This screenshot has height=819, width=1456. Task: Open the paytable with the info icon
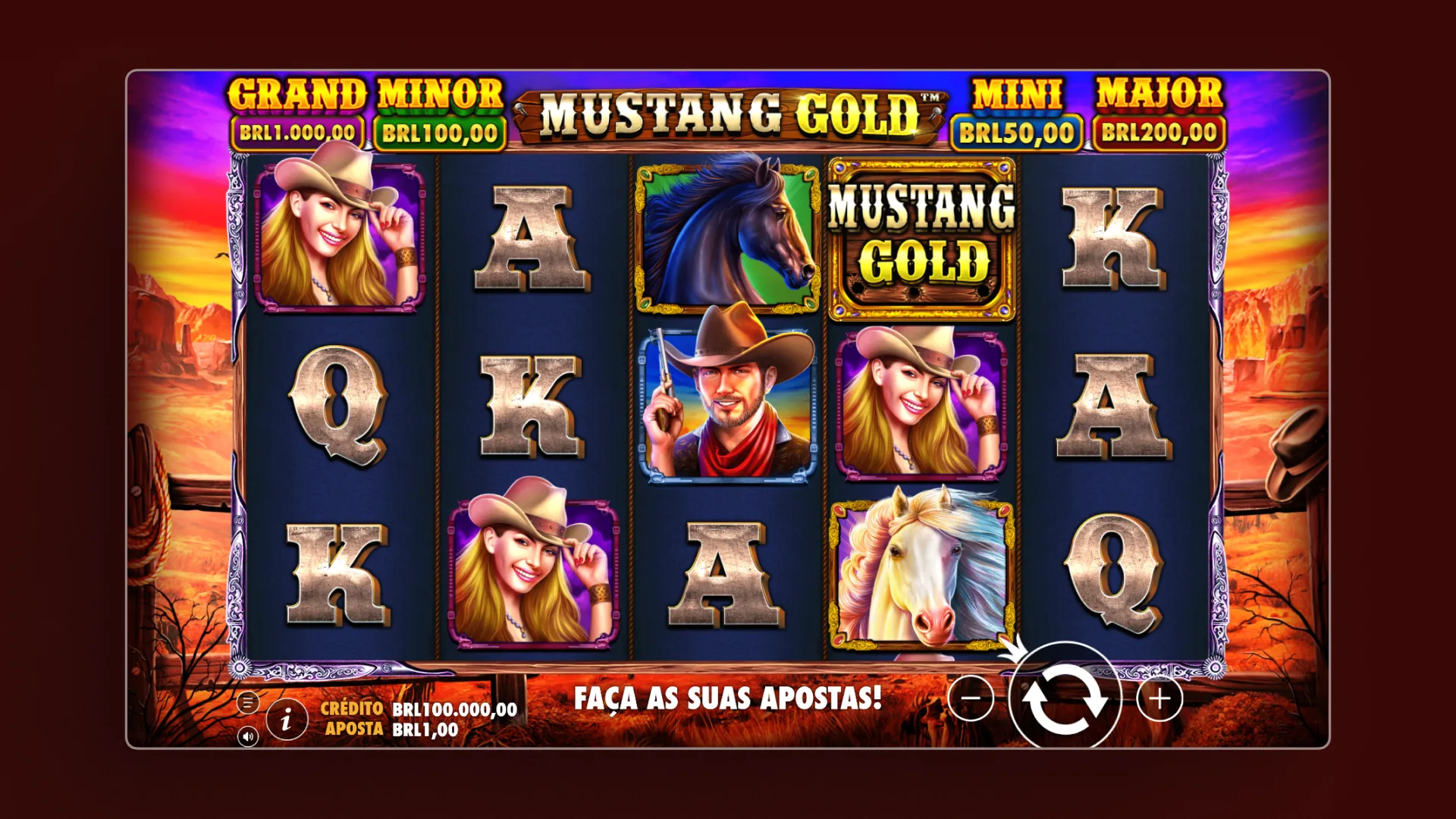[x=287, y=717]
